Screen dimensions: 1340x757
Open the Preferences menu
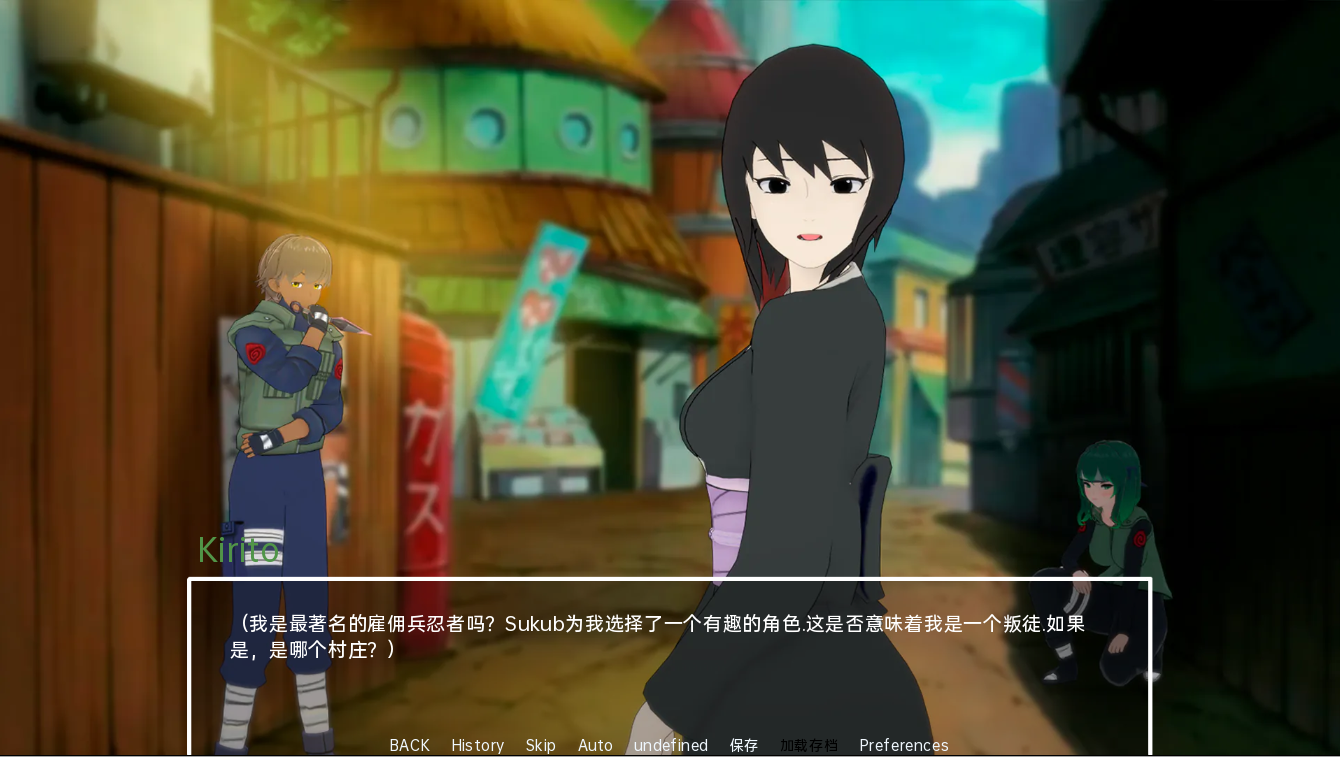[x=903, y=745]
